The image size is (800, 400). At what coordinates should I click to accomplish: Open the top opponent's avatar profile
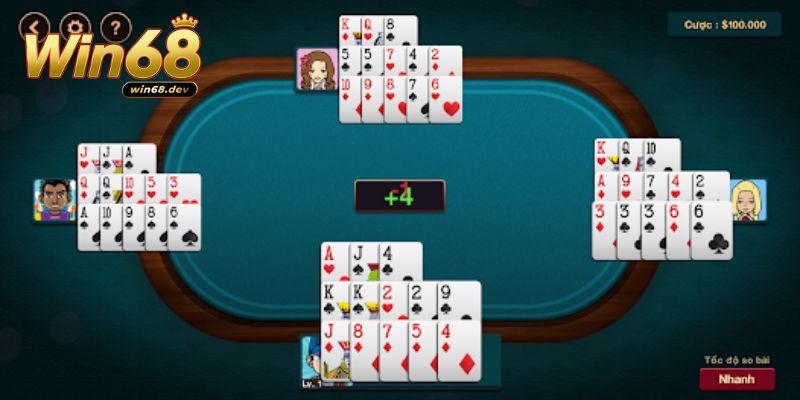click(316, 68)
